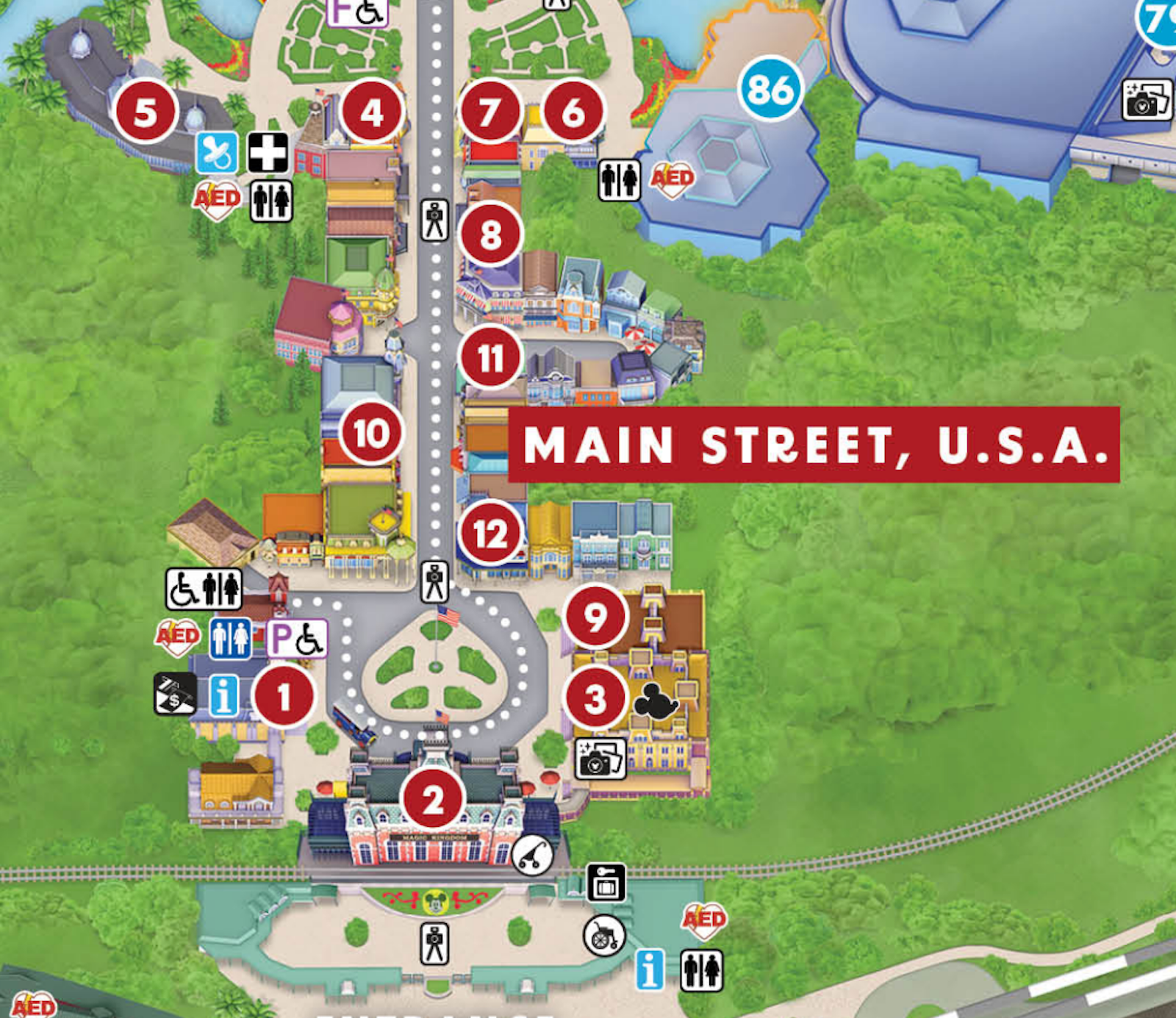Open location marker 8
The width and height of the screenshot is (1176, 1018).
(x=490, y=235)
